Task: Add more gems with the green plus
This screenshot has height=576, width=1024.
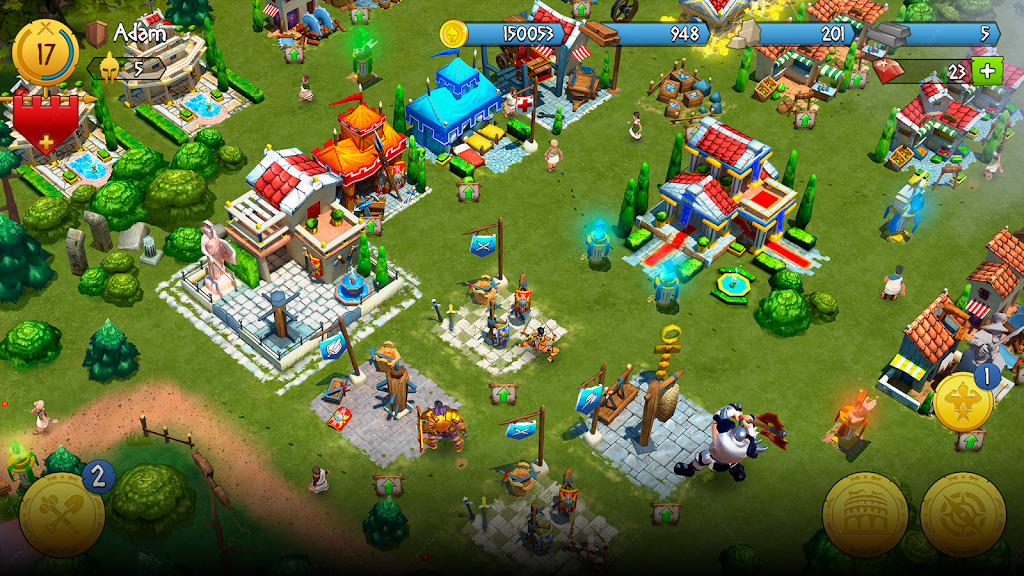Action: 987,71
